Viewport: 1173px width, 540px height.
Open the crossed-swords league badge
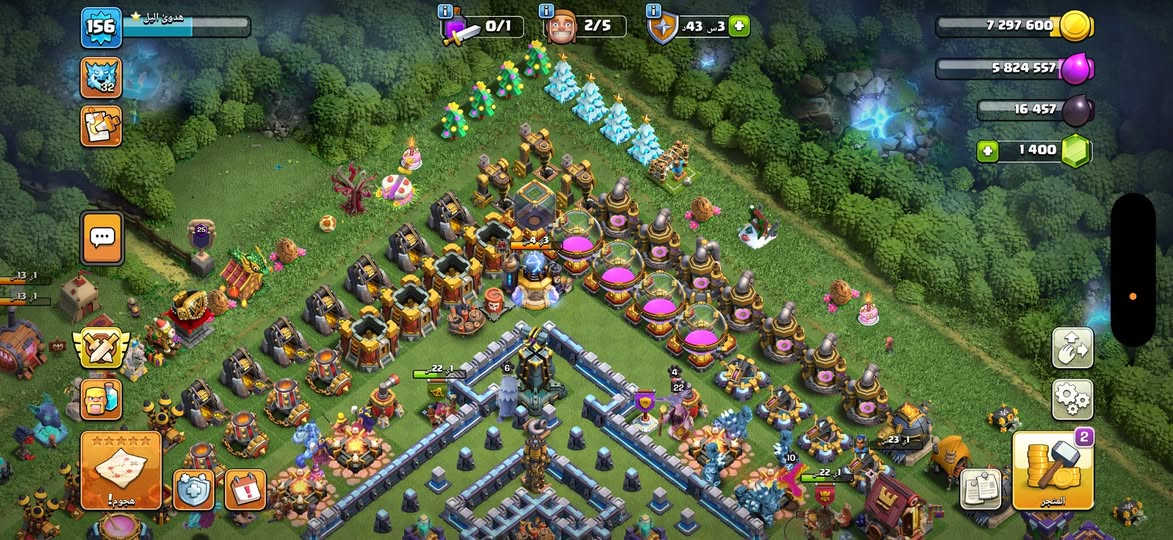tap(101, 348)
